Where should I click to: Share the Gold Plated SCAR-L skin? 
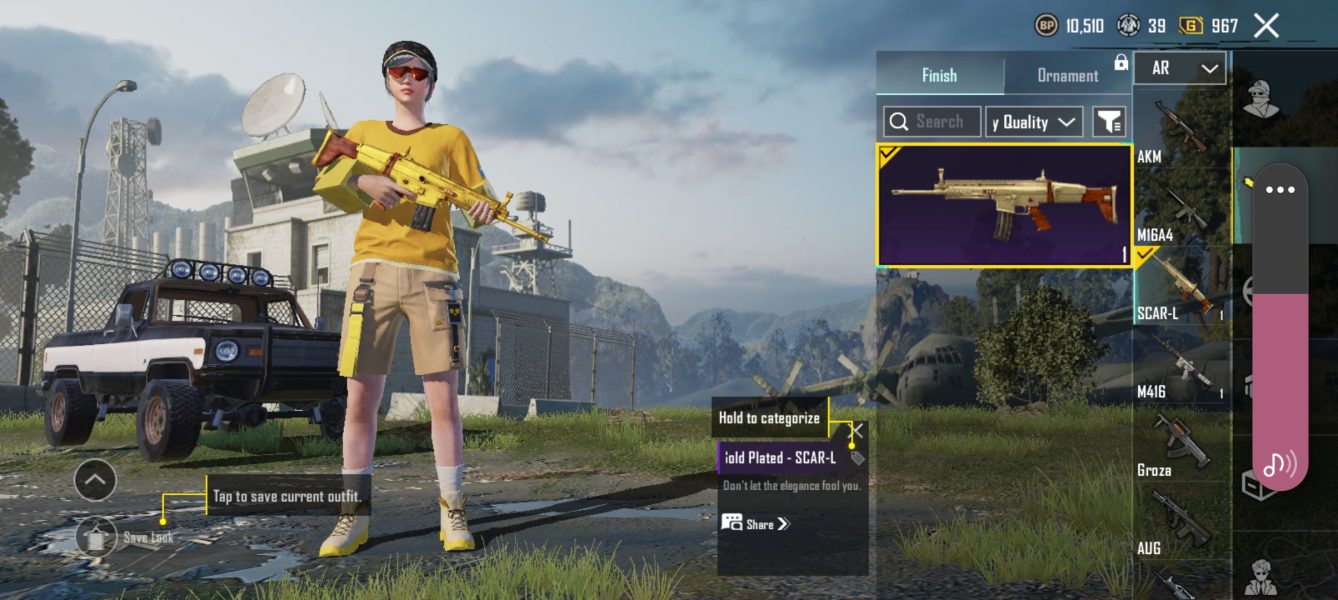click(x=756, y=523)
